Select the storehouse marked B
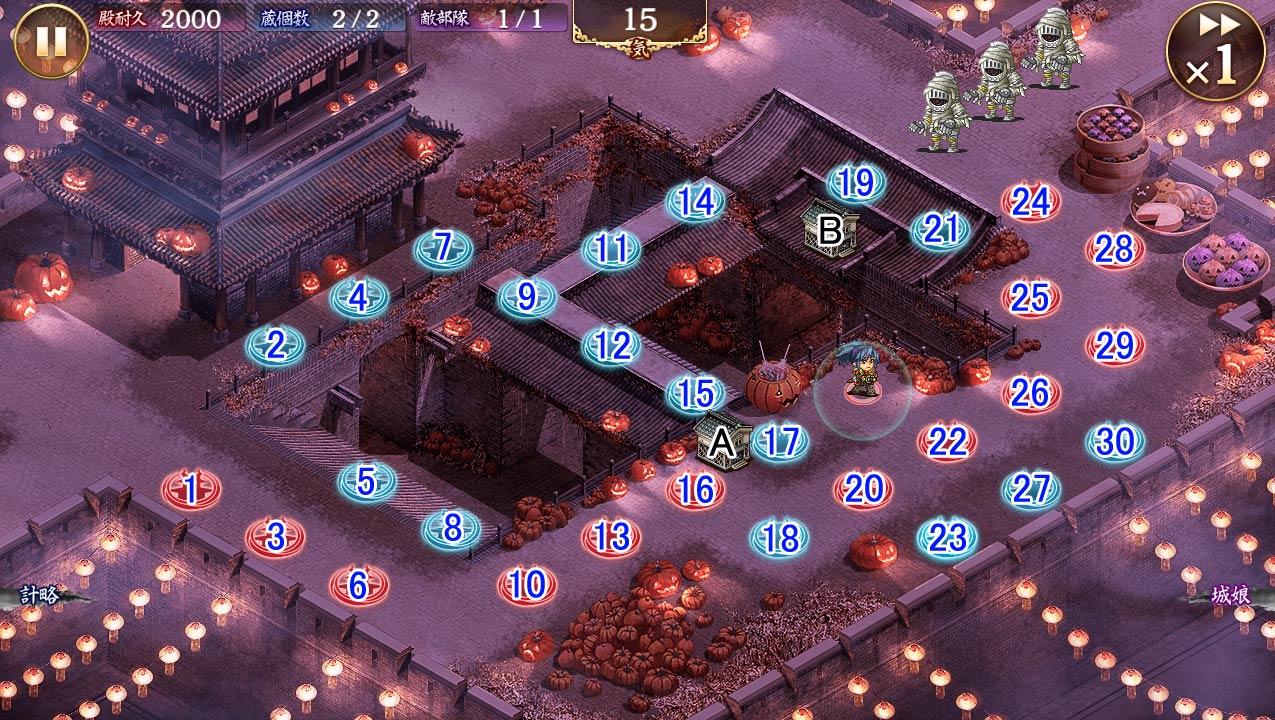The width and height of the screenshot is (1275, 720). (x=830, y=231)
